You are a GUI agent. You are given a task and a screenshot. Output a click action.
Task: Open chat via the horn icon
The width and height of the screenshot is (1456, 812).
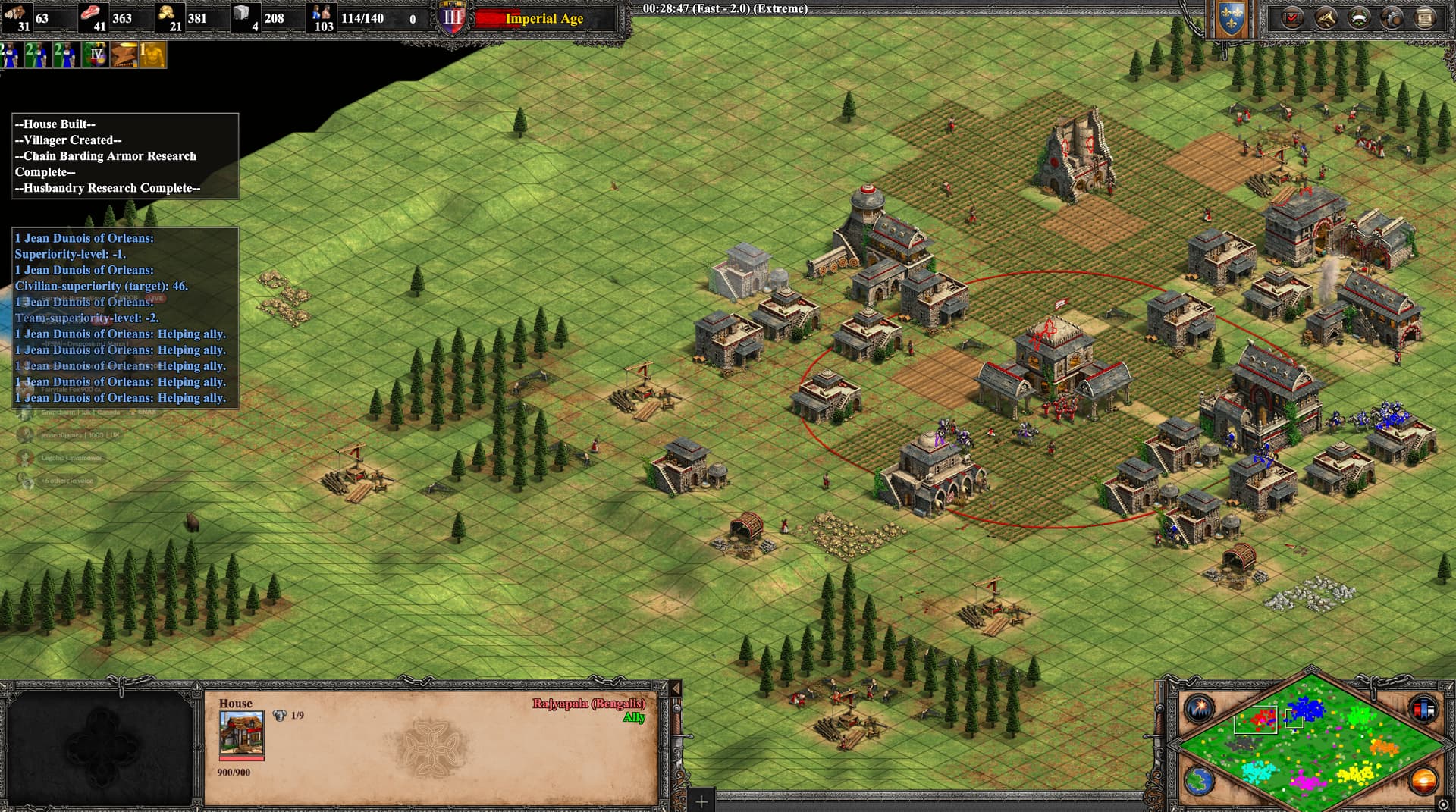1326,17
